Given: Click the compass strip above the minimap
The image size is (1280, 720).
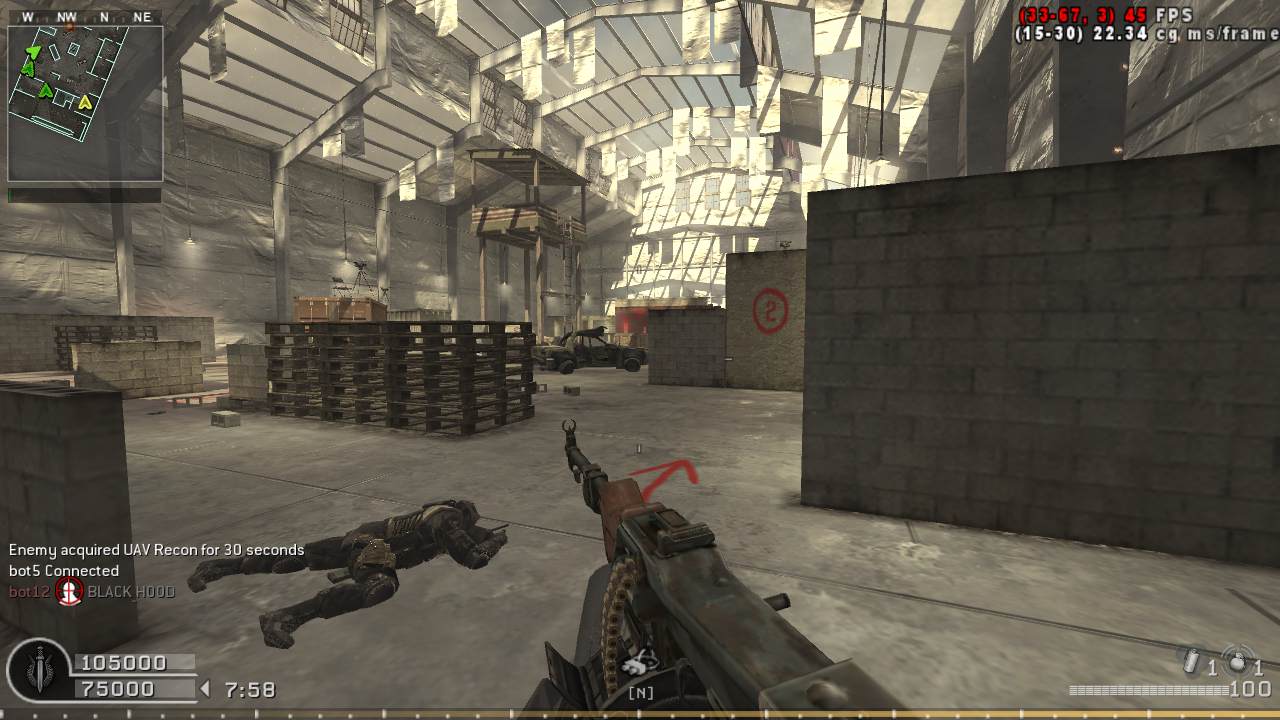Looking at the screenshot, I should (x=84, y=17).
